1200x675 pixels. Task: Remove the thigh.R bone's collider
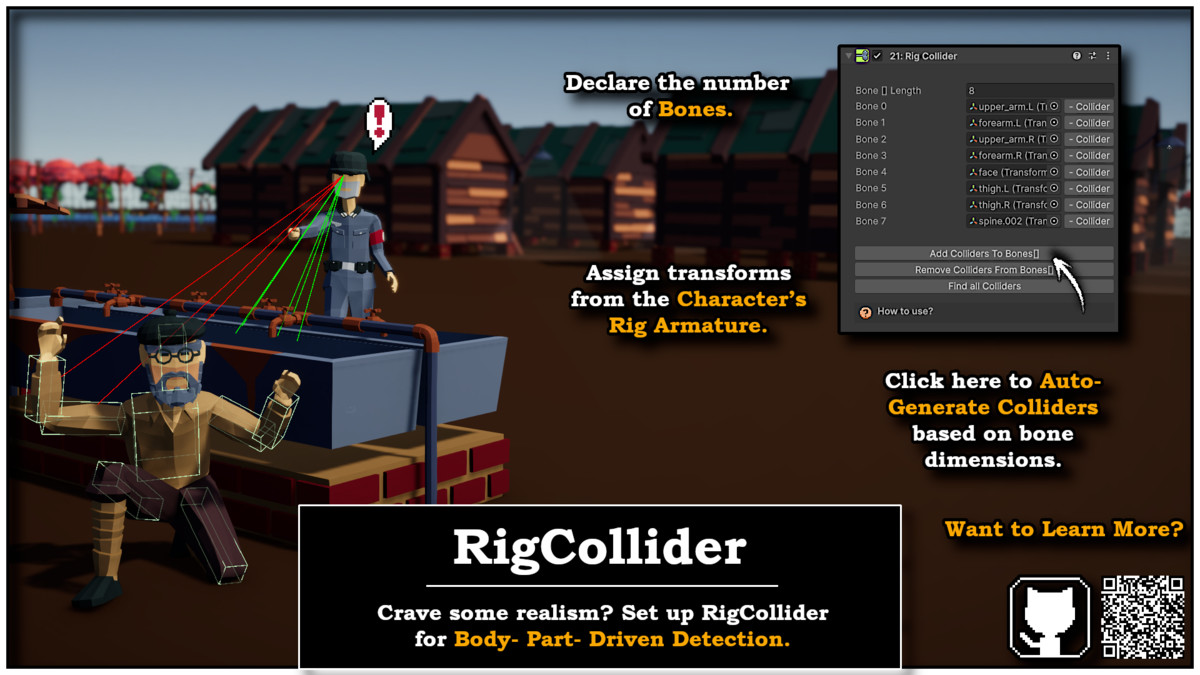point(1088,205)
